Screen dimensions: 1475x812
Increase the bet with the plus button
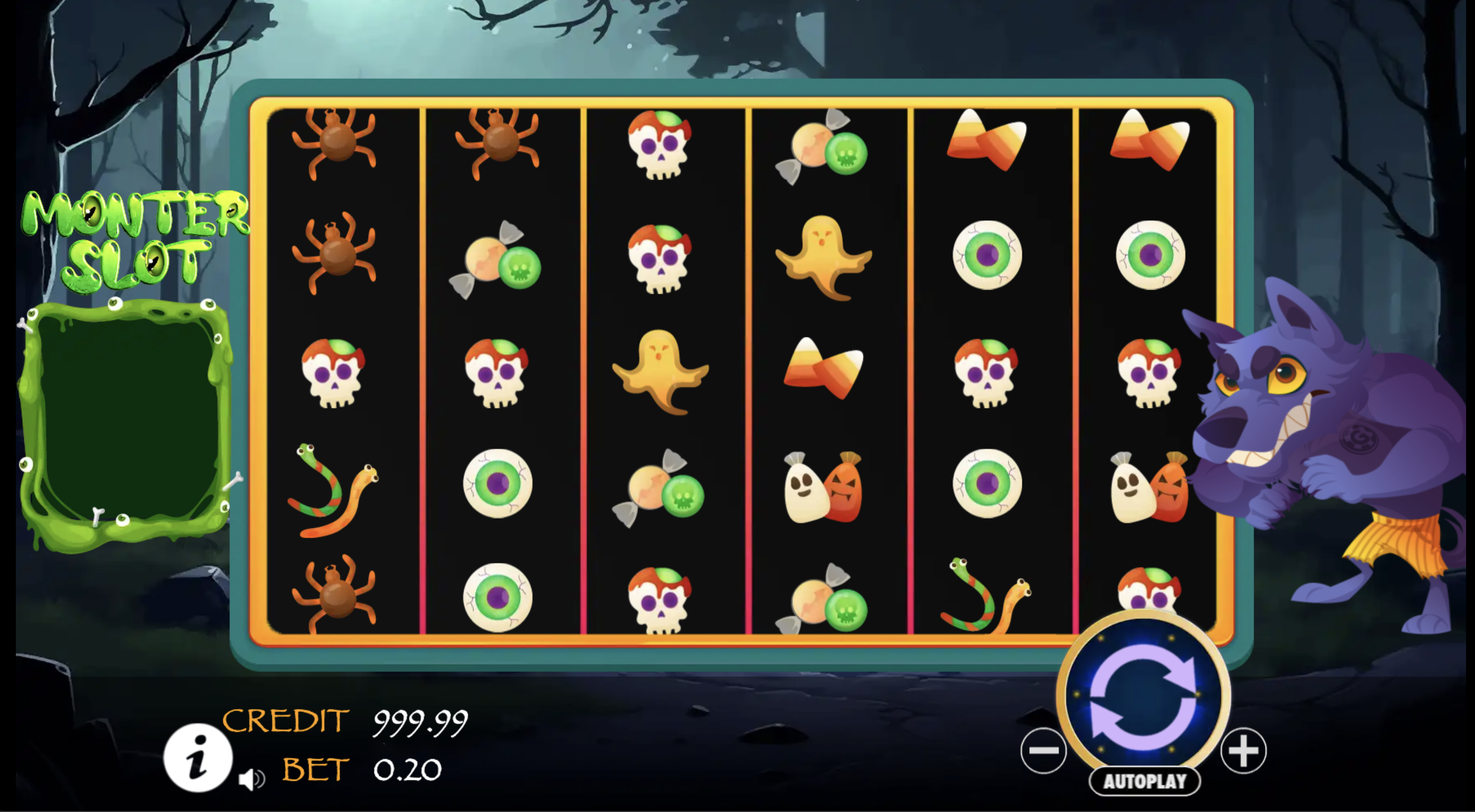tap(1245, 751)
